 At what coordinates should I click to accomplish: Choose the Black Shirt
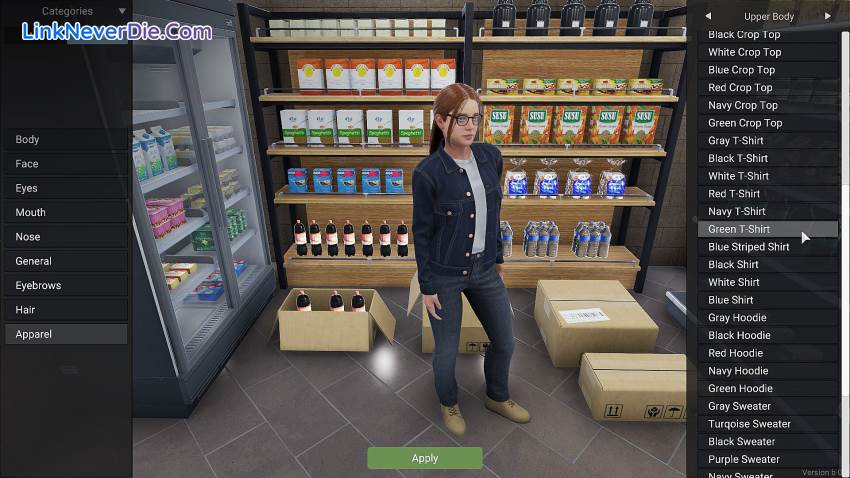[767, 265]
